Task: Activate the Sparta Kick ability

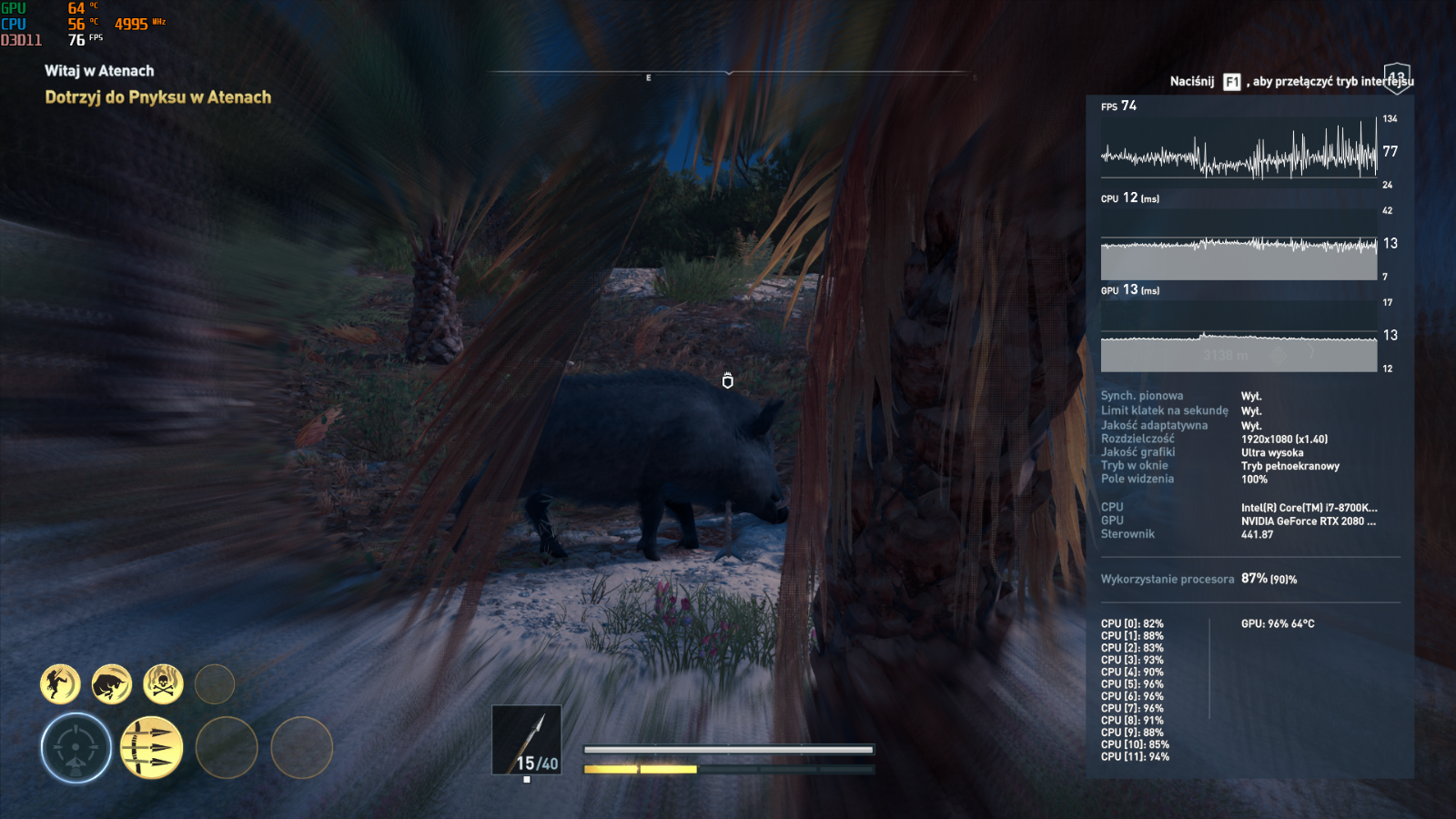Action: pyautogui.click(x=60, y=683)
